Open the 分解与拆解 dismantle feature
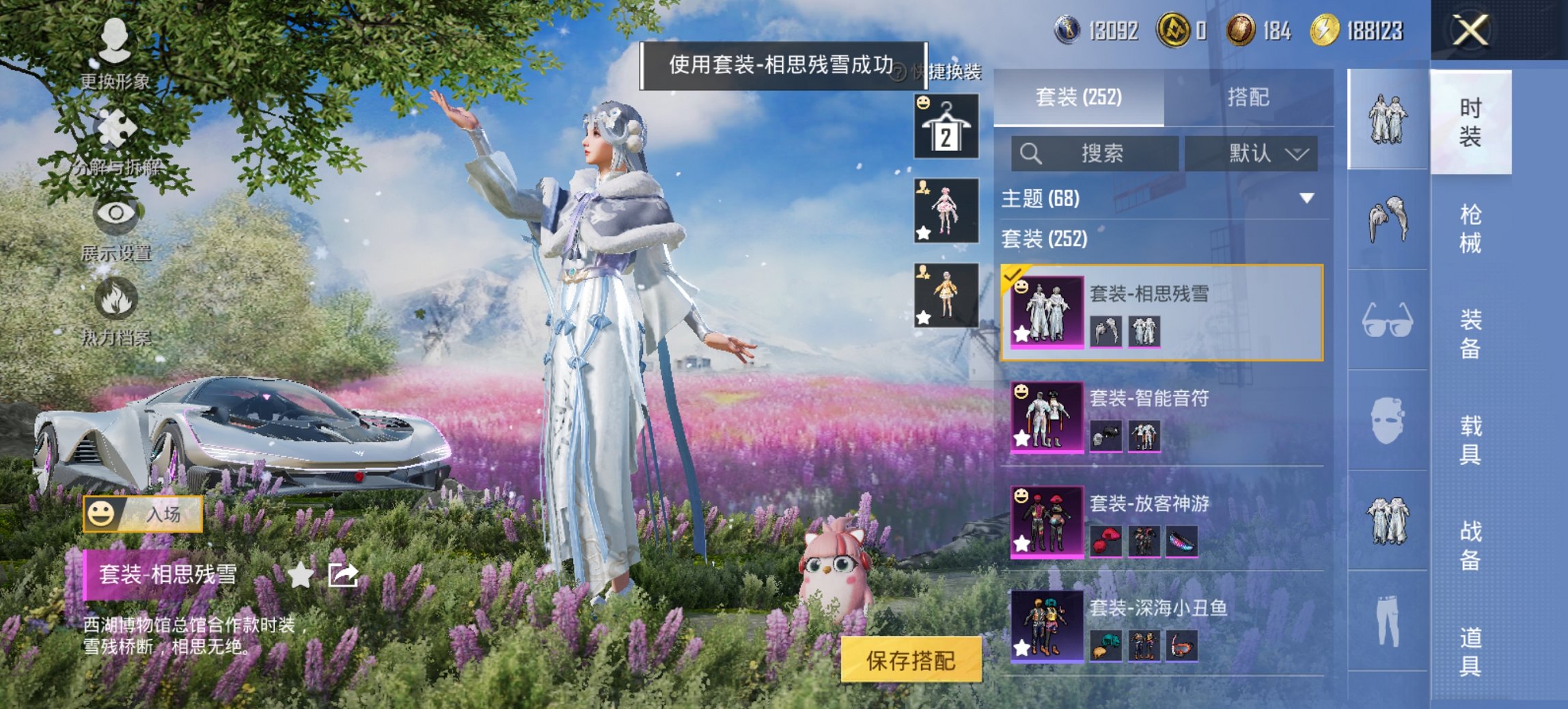This screenshot has height=709, width=1568. coord(118,133)
